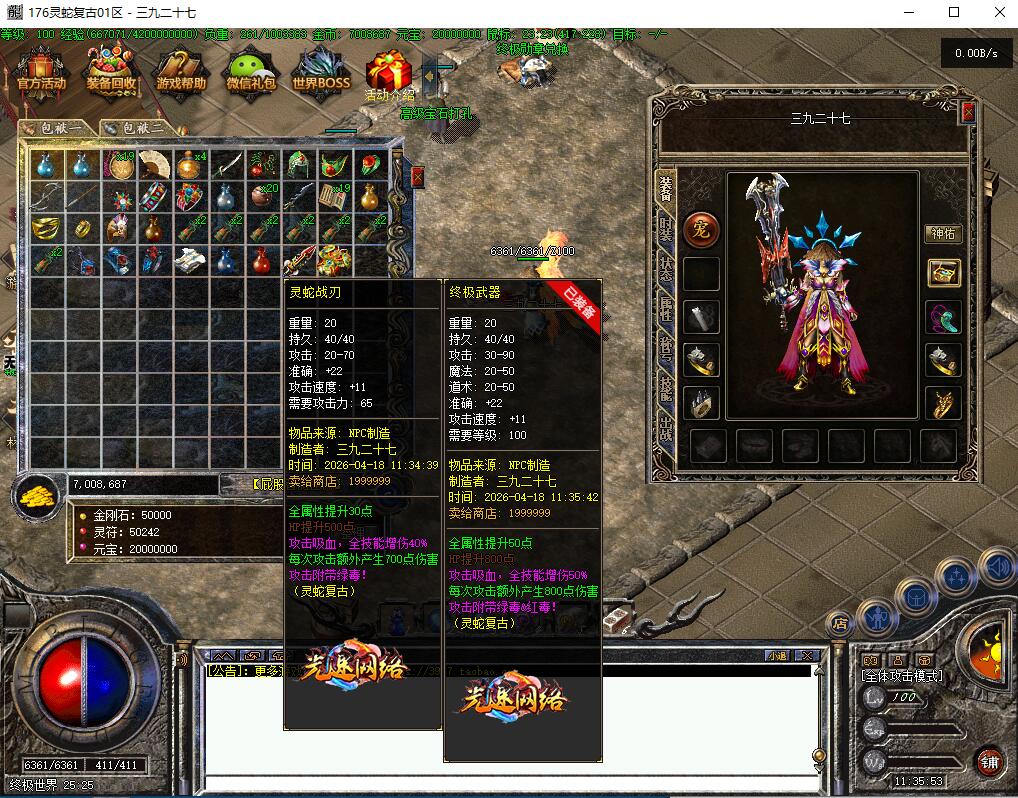1018x798 pixels.
Task: Click the round 宠 pet button
Action: tap(701, 231)
